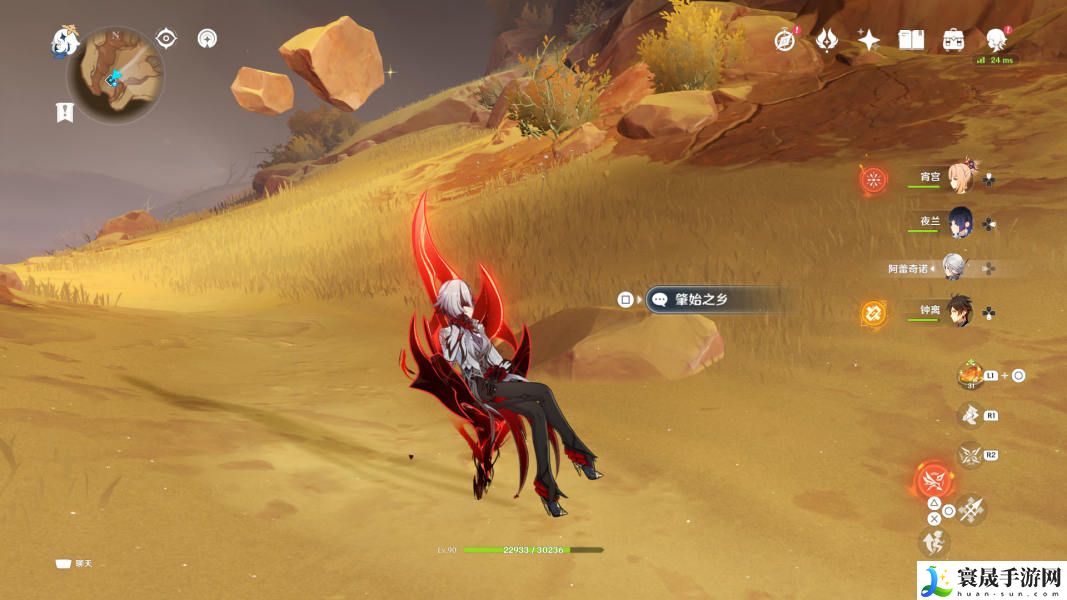Switch to party member 宵宫

point(962,176)
